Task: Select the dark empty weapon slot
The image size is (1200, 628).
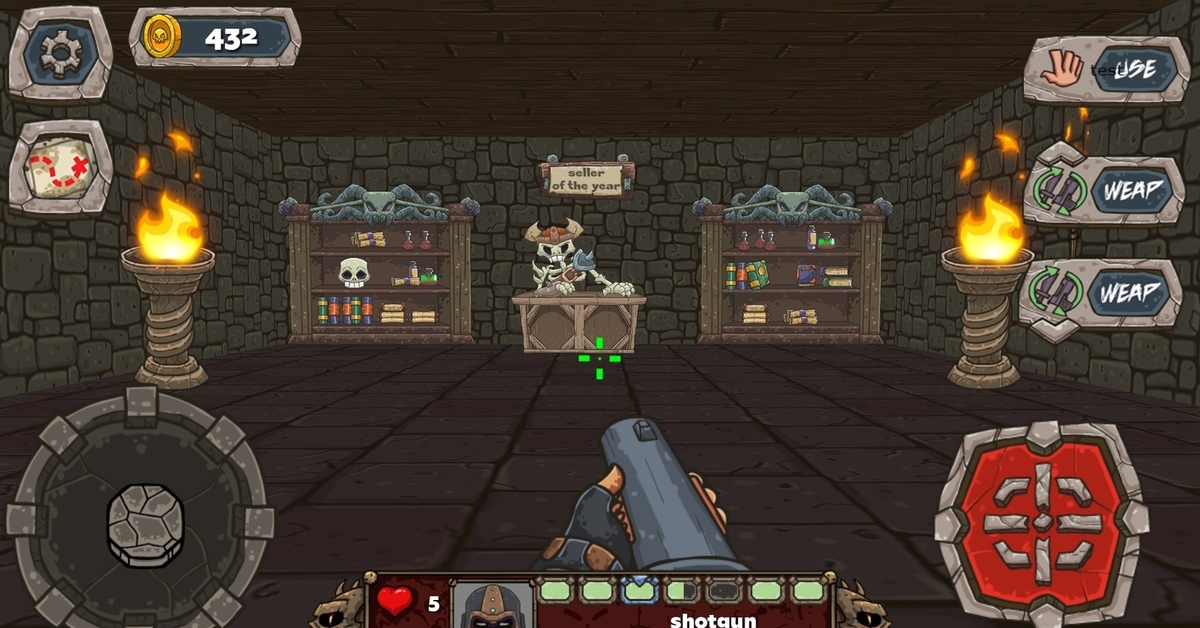Action: tap(724, 590)
